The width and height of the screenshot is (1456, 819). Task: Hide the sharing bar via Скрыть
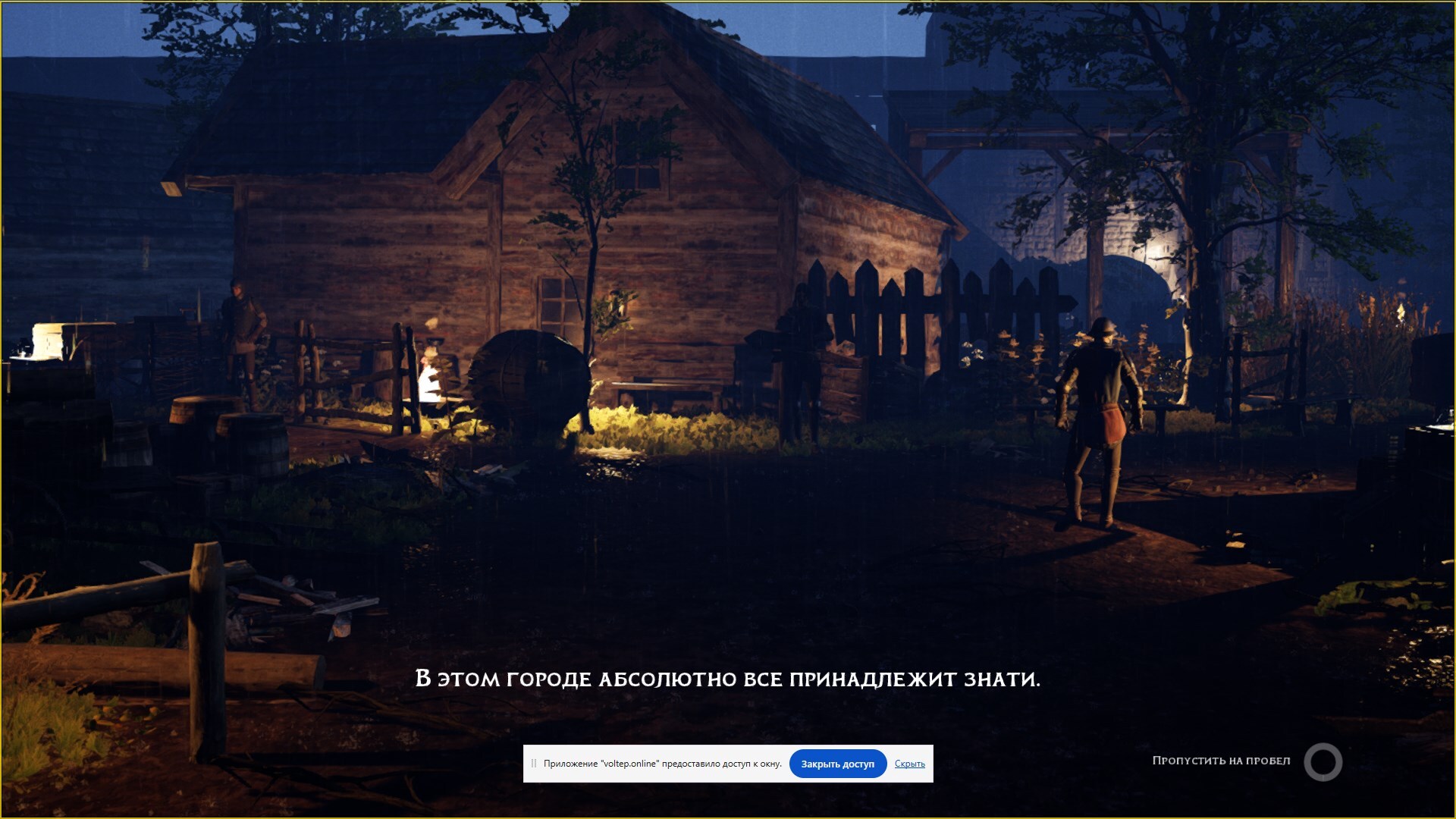coord(909,764)
